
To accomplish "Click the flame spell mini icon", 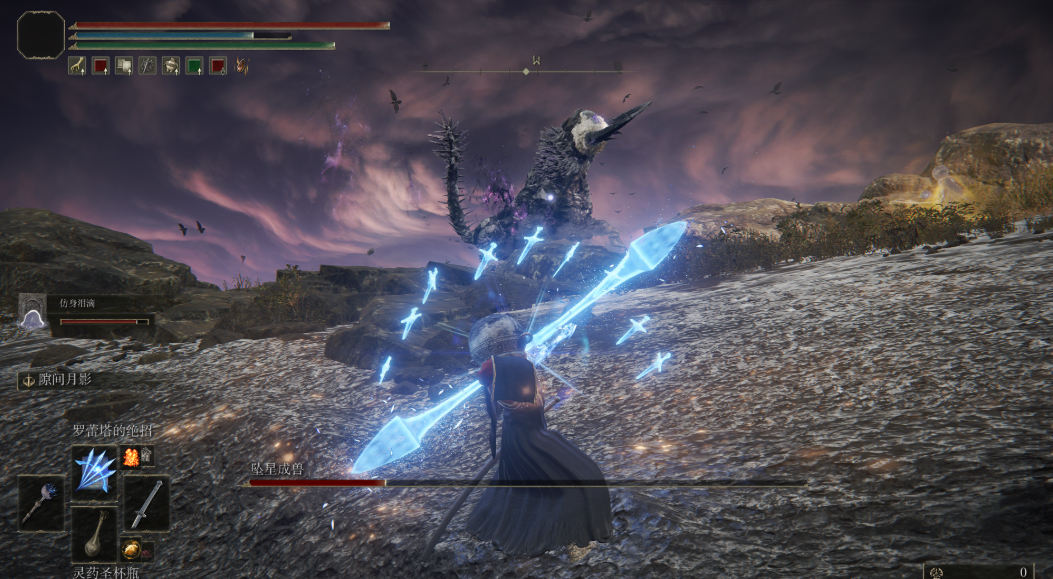I will click(131, 457).
